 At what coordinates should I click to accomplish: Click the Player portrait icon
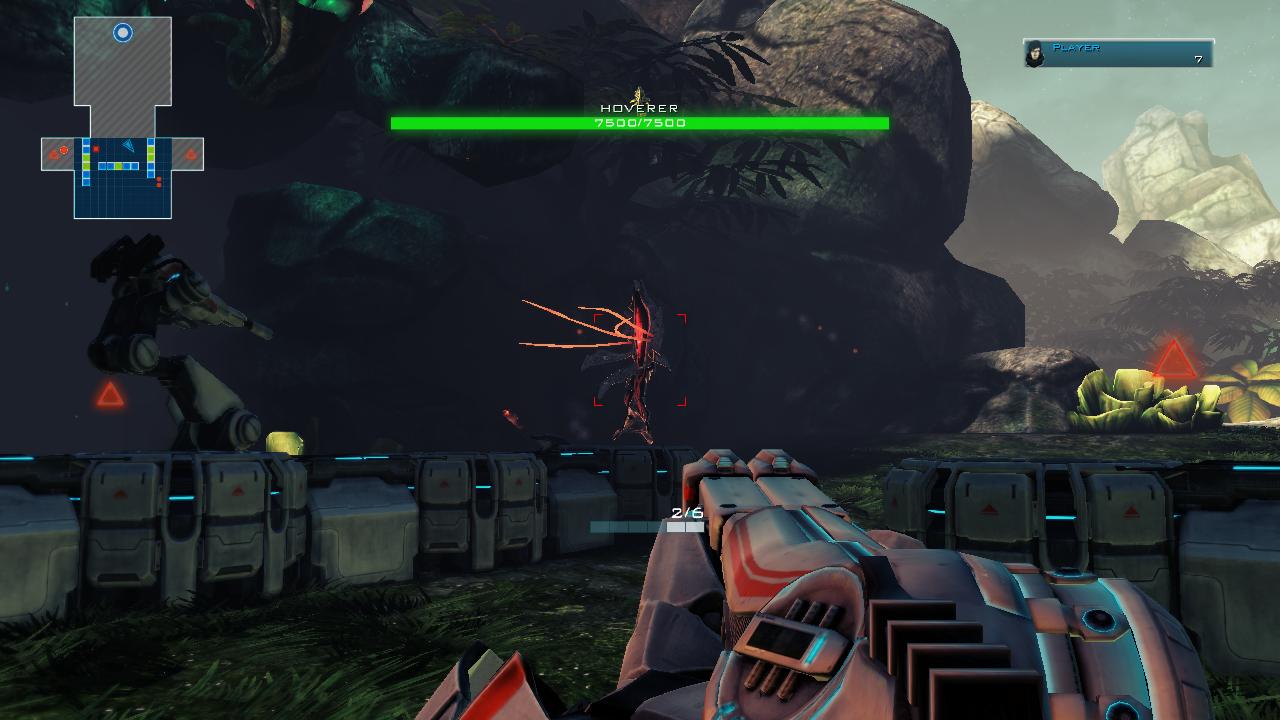(x=1035, y=54)
